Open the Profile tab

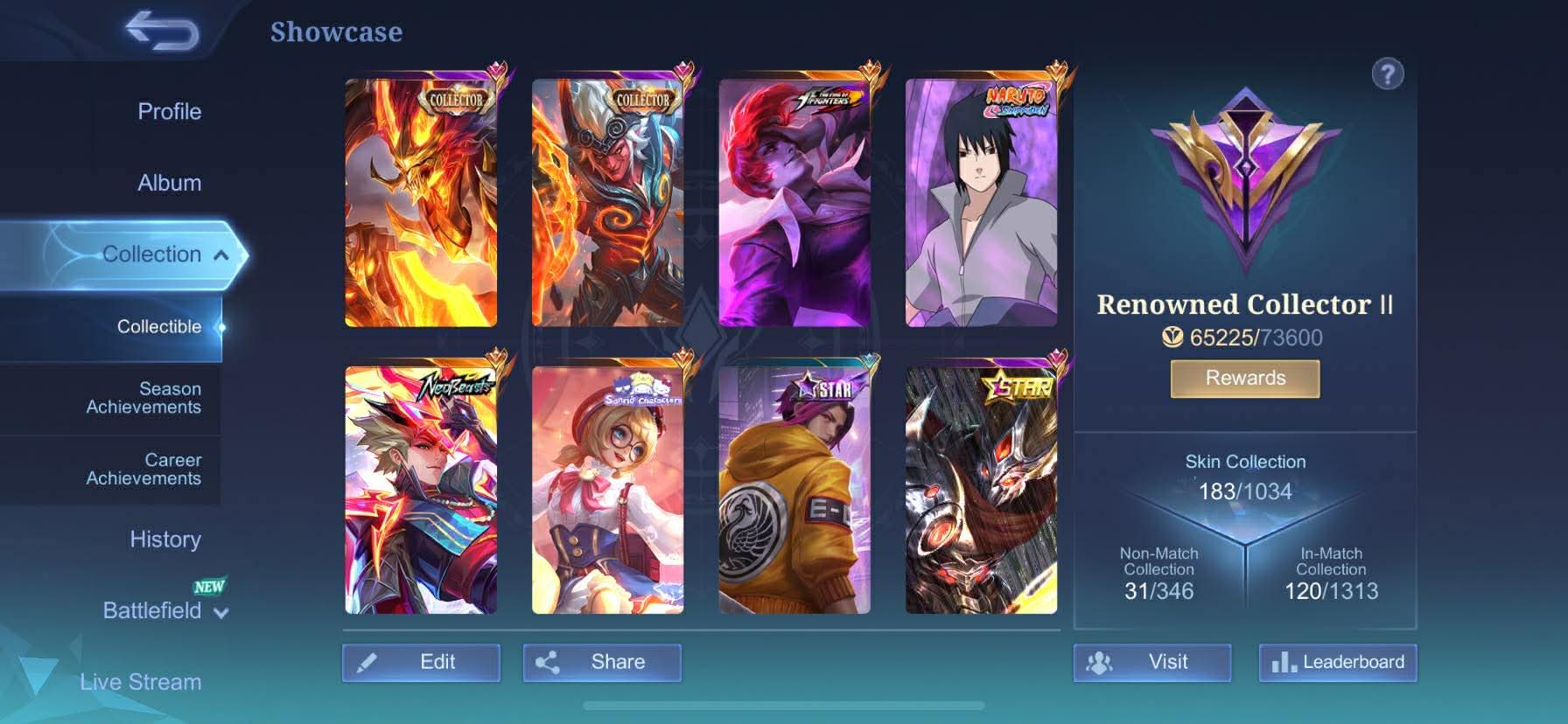[x=169, y=112]
